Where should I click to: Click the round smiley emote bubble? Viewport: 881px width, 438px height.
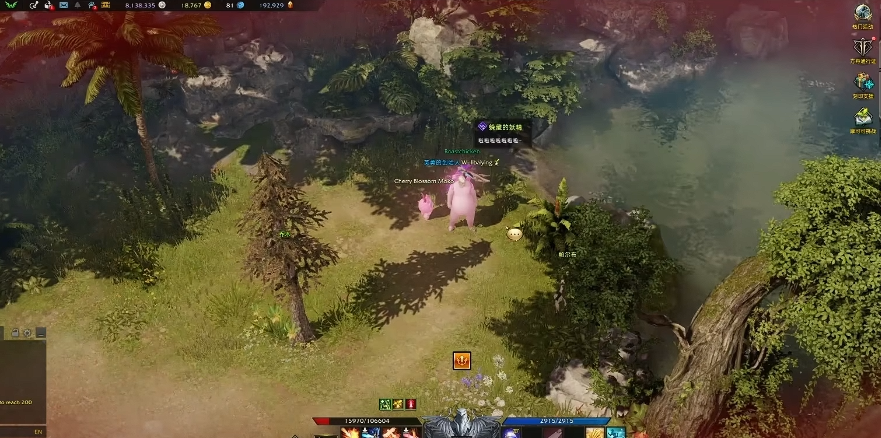tap(514, 234)
